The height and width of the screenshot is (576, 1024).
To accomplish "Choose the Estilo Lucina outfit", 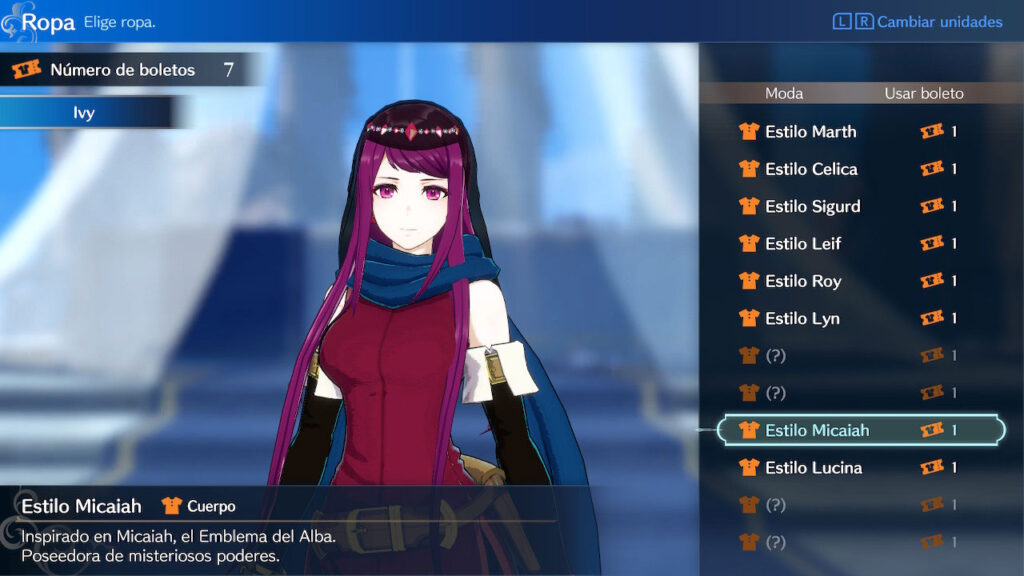I will point(813,467).
